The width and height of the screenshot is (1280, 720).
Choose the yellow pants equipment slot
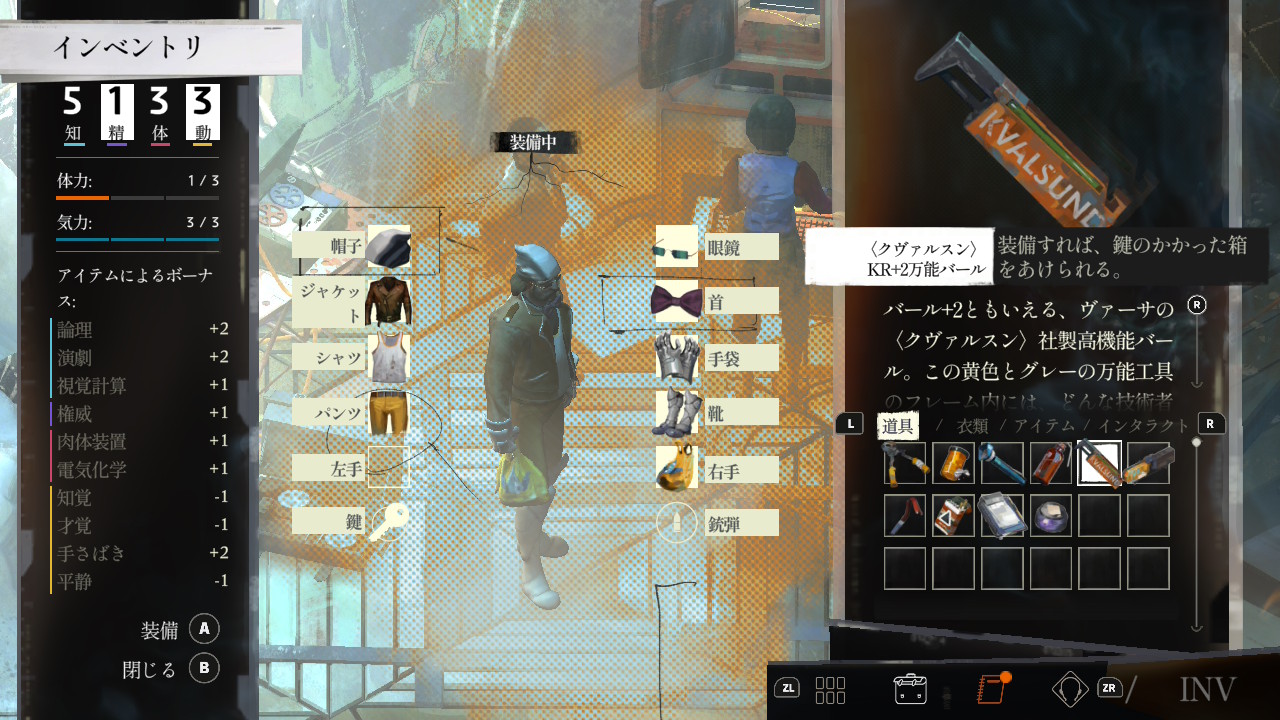[x=388, y=412]
